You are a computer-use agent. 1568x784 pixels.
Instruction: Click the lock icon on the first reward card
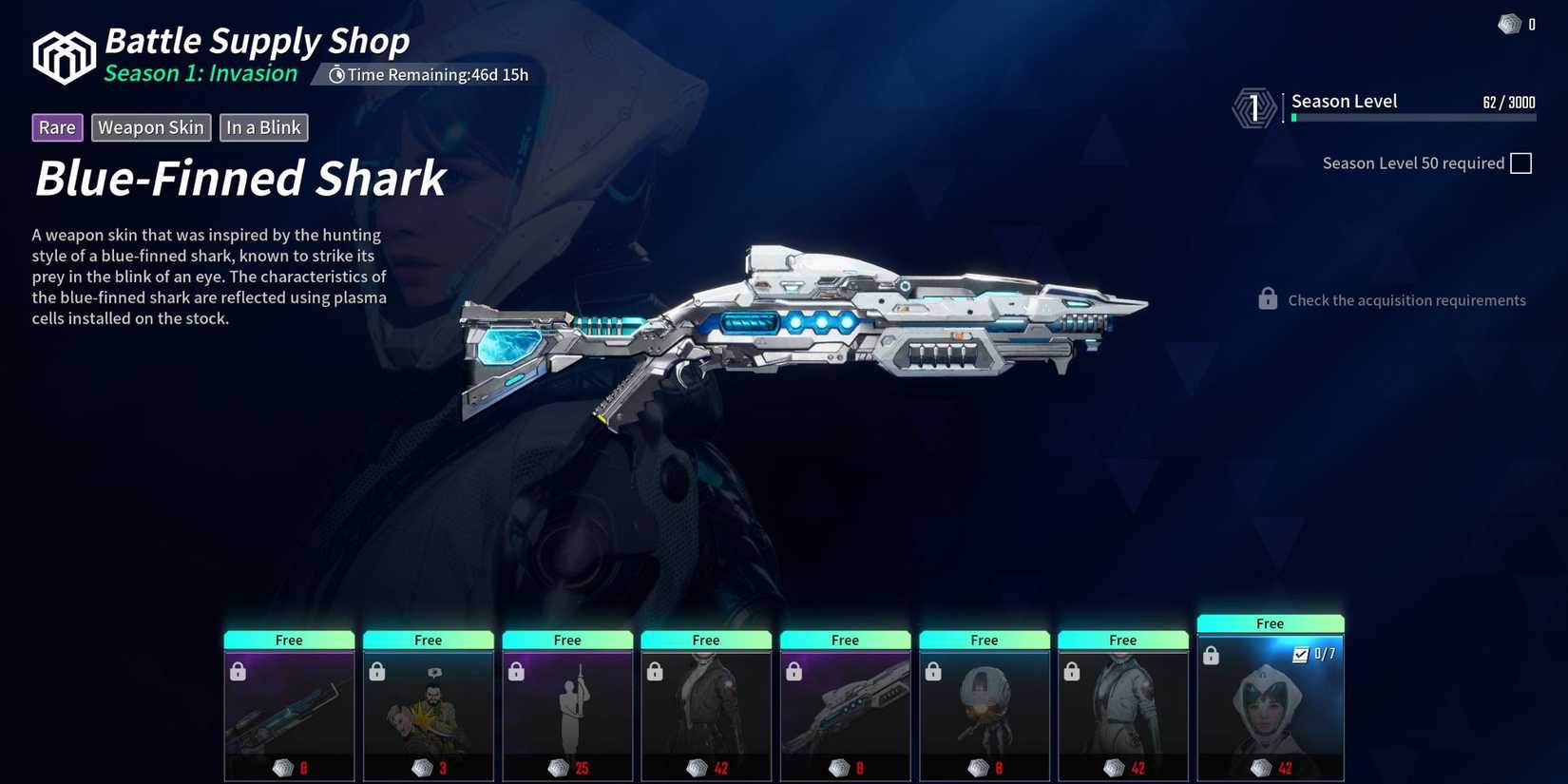(238, 671)
